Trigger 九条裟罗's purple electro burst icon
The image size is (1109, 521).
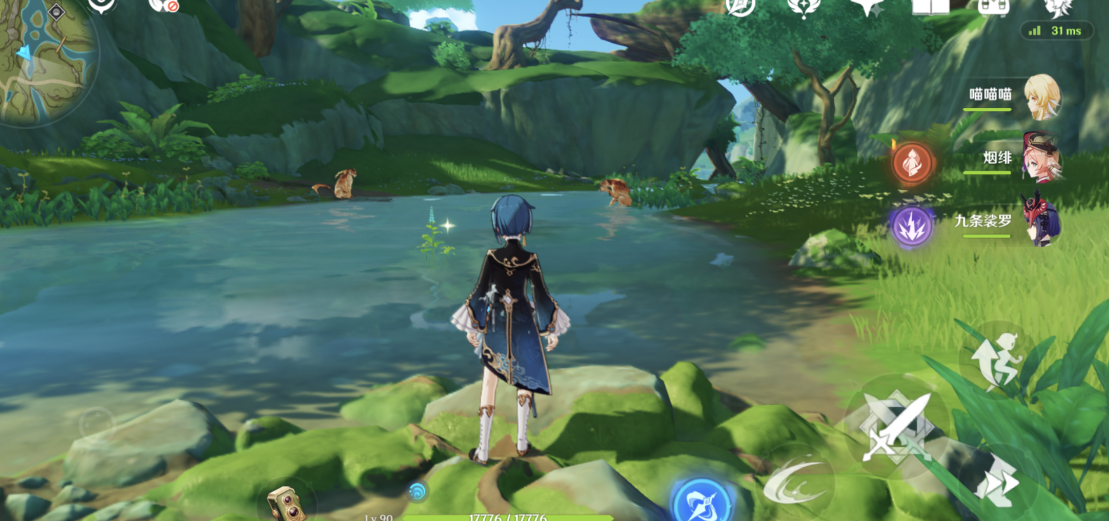pyautogui.click(x=912, y=226)
